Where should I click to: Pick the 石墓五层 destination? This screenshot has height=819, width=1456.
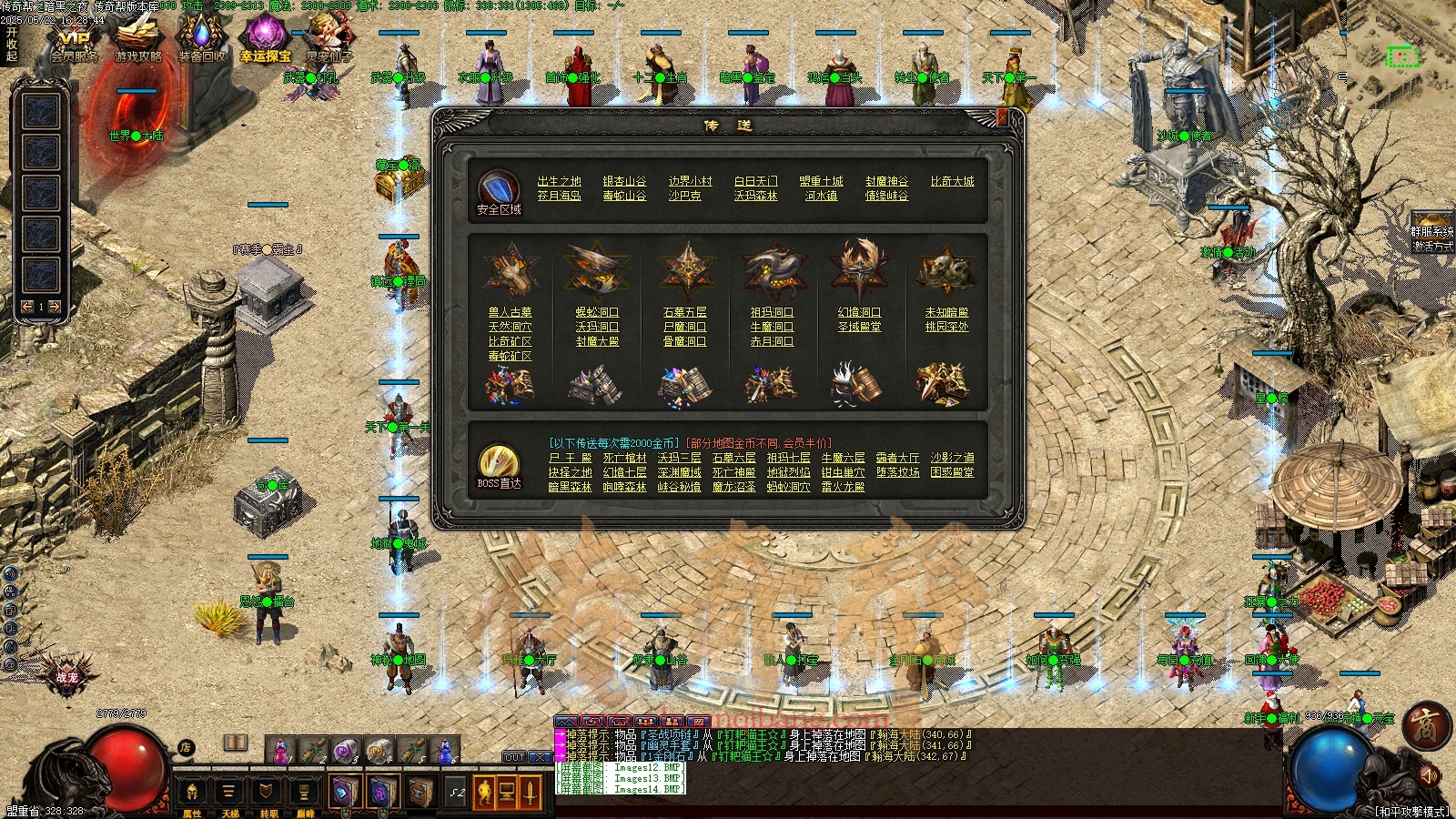(684, 312)
